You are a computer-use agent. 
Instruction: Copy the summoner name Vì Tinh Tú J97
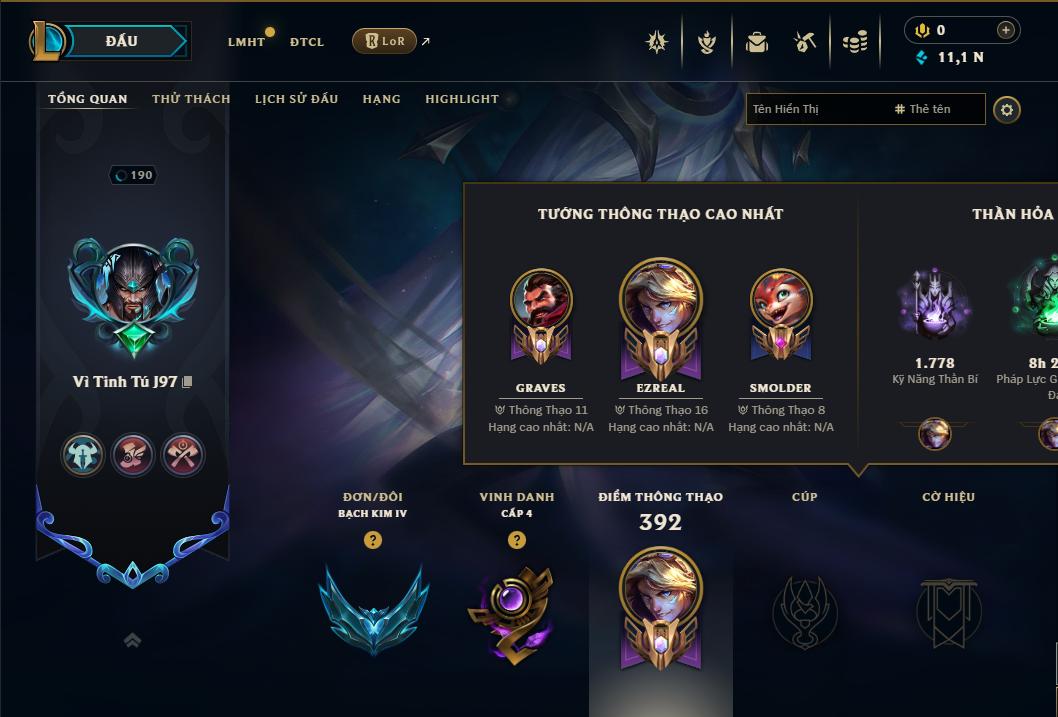(x=188, y=382)
